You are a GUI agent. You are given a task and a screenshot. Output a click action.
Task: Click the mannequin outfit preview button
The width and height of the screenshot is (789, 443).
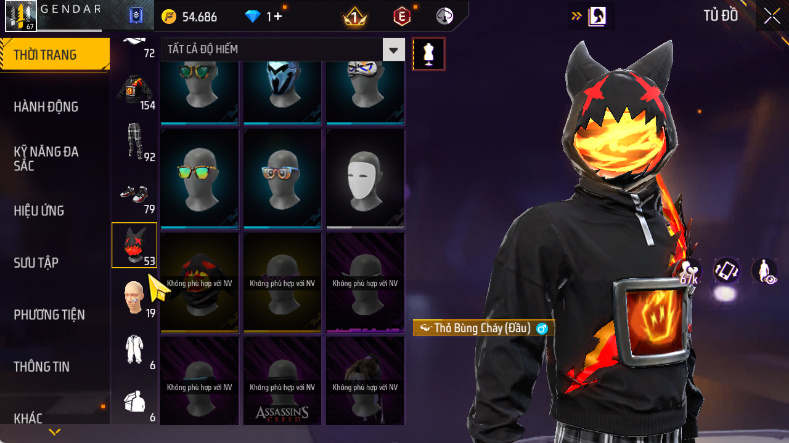[429, 53]
